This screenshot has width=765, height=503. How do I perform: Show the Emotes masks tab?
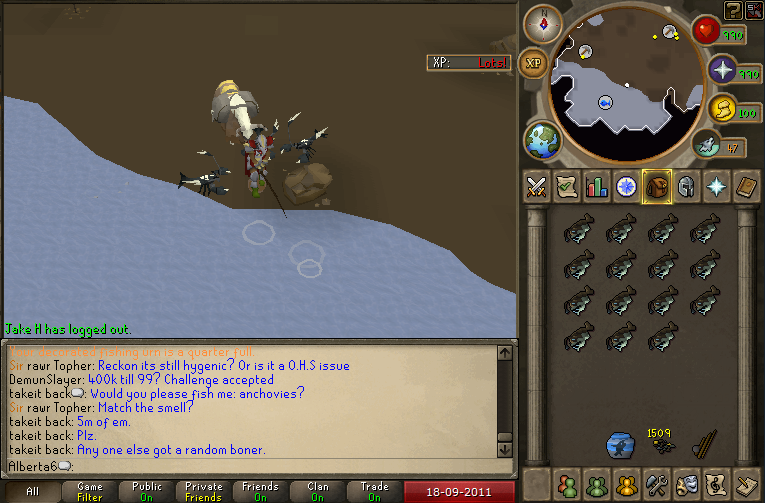click(687, 485)
